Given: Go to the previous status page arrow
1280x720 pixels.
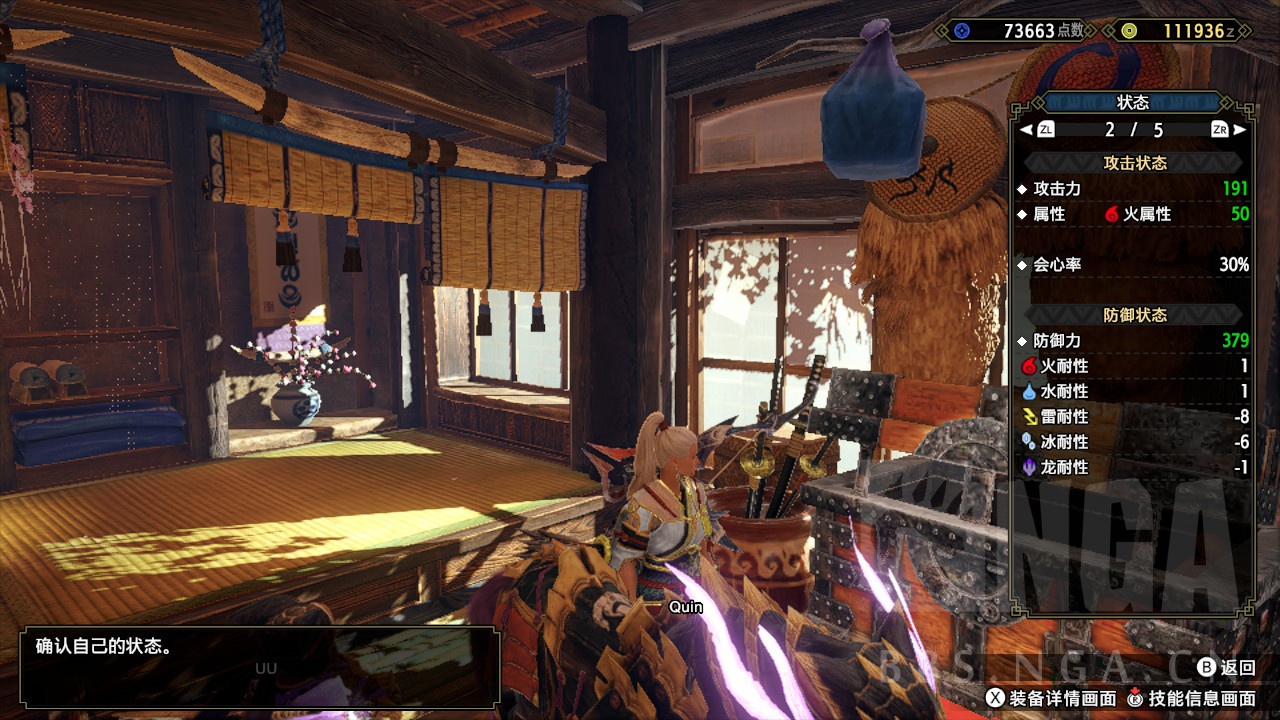Looking at the screenshot, I should coord(1026,130).
